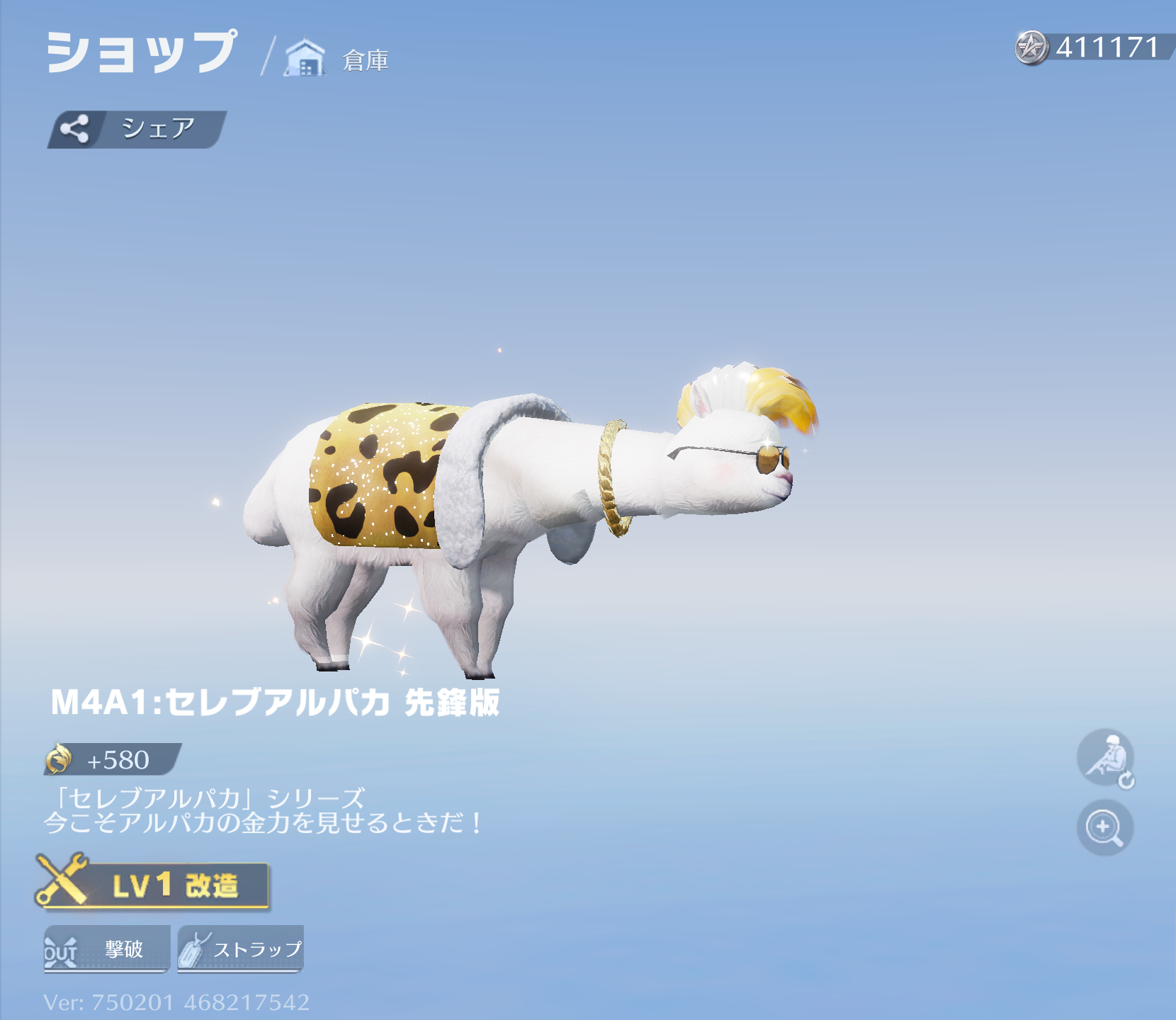Viewport: 1176px width, 1020px height.
Task: Choose the ストラップ strap button
Action: [241, 948]
